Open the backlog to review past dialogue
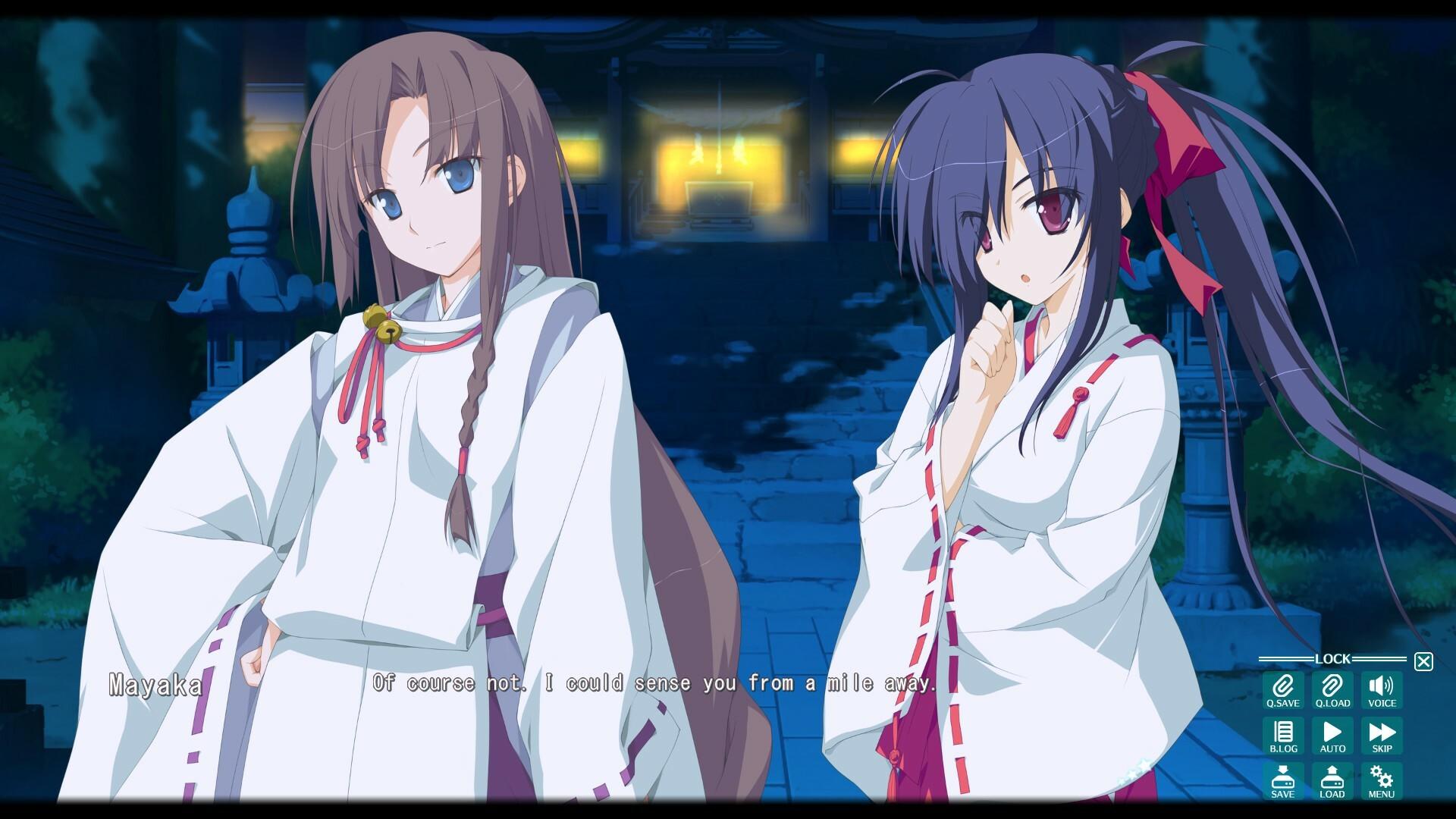The image size is (1456, 819). [1283, 736]
